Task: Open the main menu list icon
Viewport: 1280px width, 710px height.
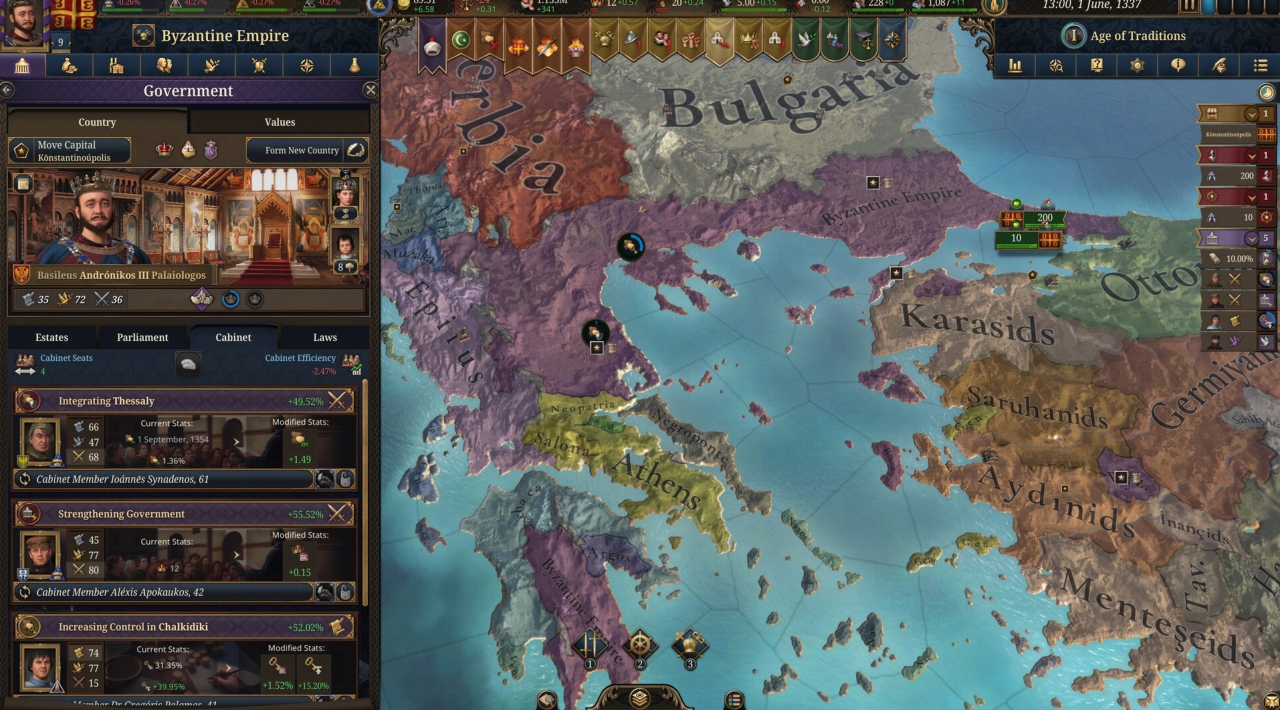Action: [1260, 66]
